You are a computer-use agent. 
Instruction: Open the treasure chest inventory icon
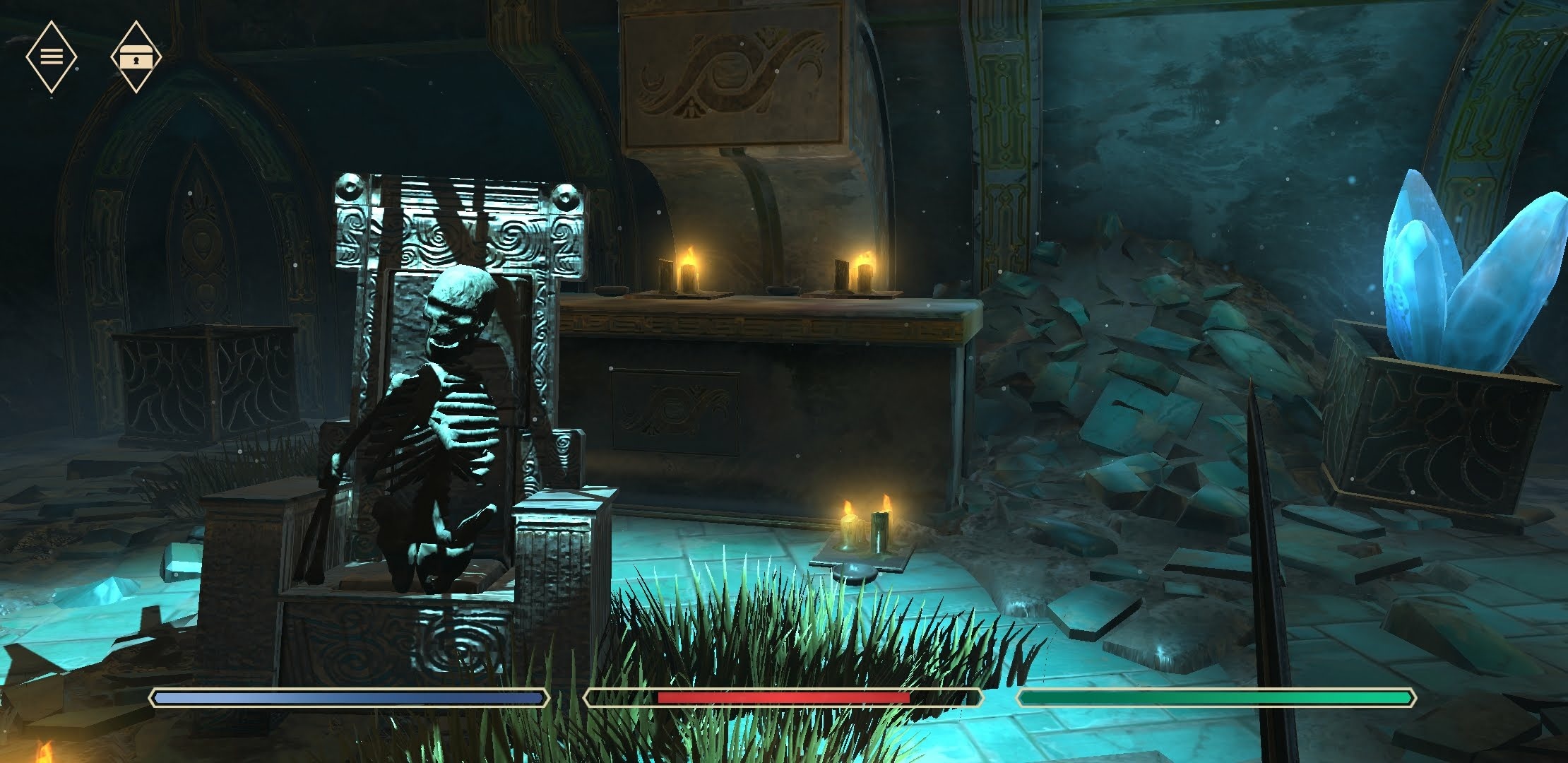pyautogui.click(x=136, y=57)
